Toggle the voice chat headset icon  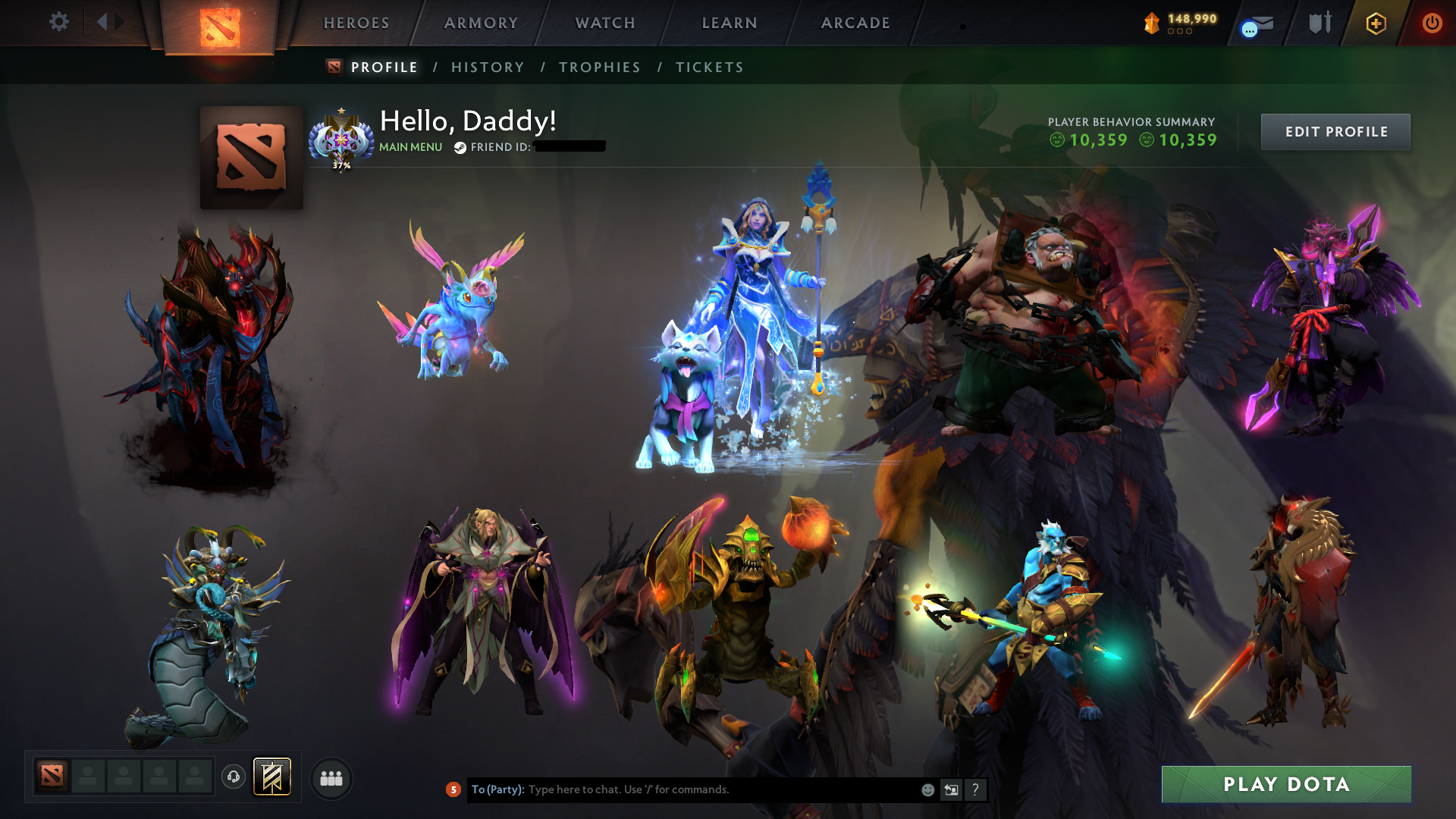233,778
